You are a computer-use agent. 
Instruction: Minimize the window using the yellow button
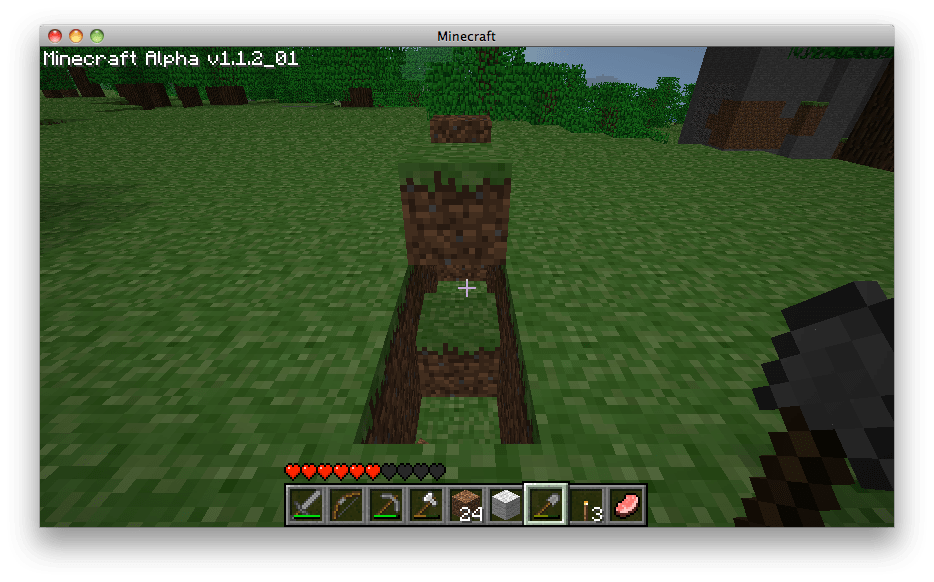(x=76, y=36)
